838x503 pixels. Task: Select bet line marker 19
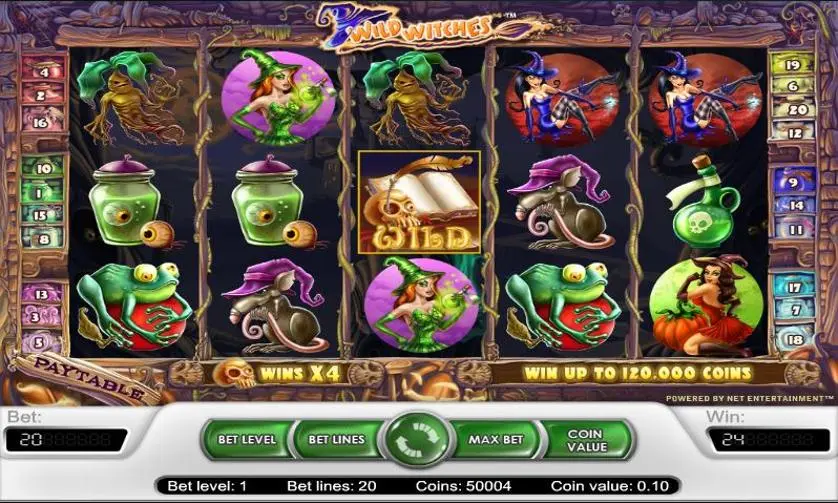click(x=794, y=65)
